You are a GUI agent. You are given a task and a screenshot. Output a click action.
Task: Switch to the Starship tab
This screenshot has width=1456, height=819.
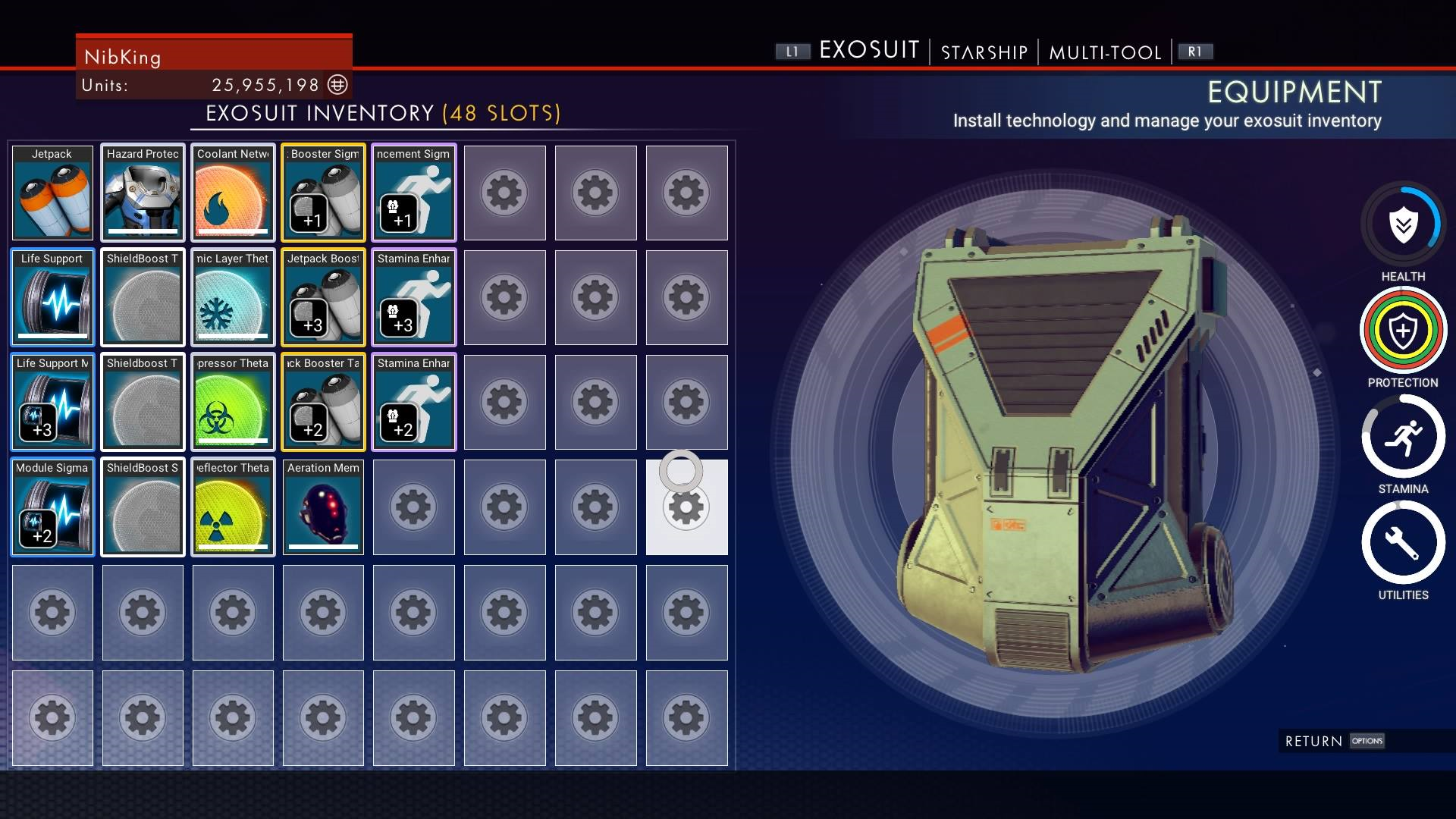[984, 52]
